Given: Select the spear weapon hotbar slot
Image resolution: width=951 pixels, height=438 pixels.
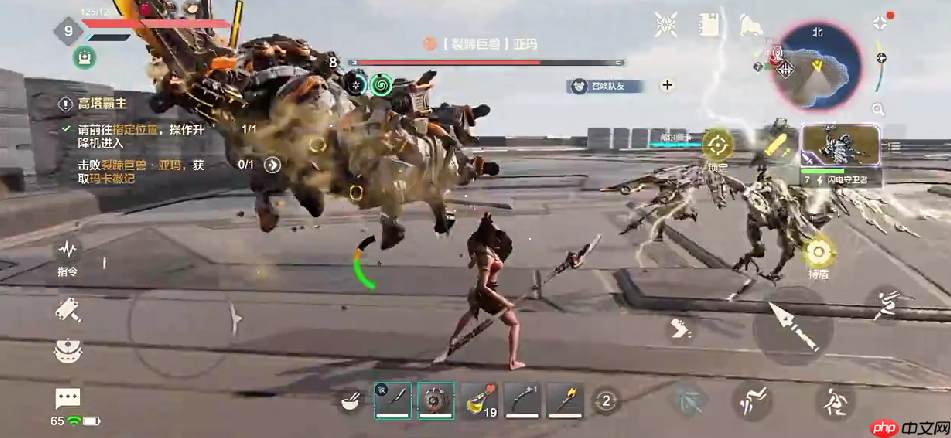Looking at the screenshot, I should tap(392, 401).
